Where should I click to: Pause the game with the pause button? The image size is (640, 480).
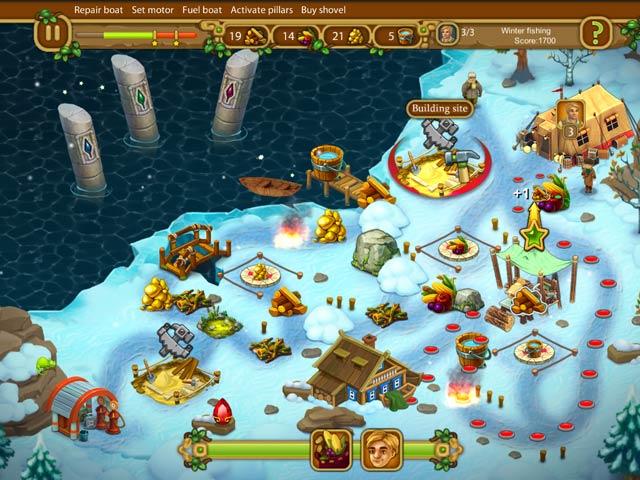click(51, 33)
